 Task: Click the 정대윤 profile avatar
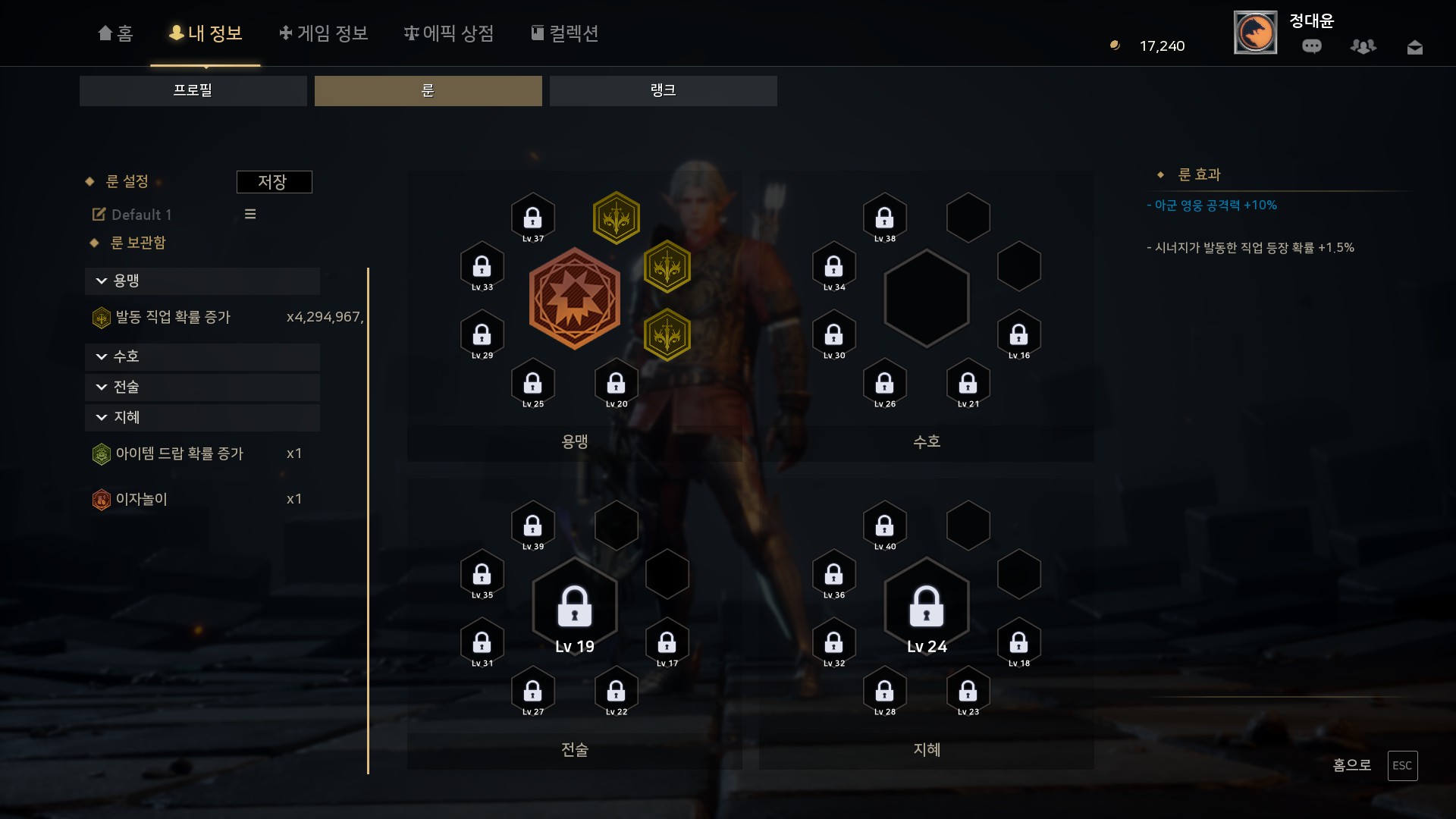1255,33
